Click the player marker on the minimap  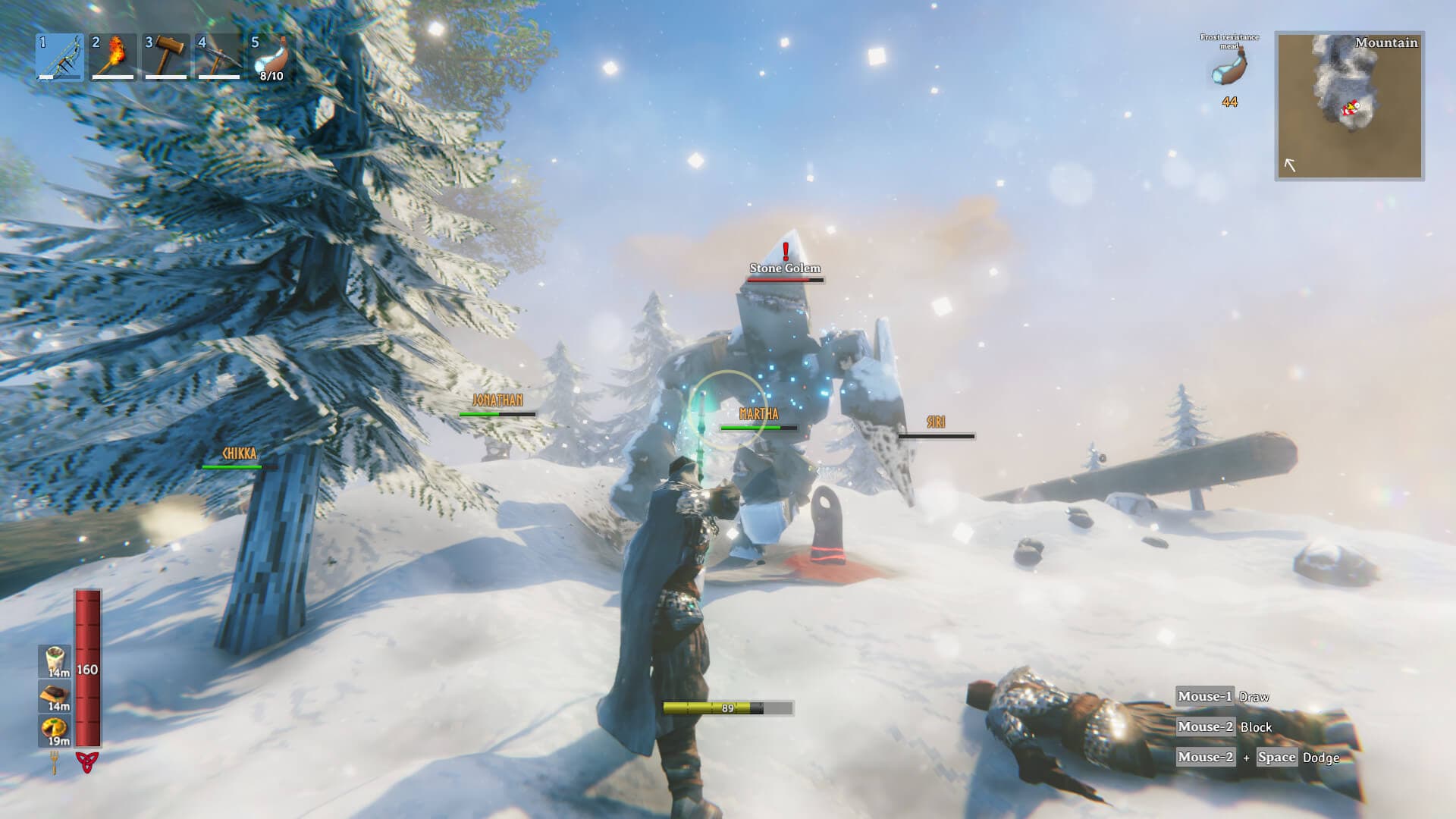[x=1351, y=107]
